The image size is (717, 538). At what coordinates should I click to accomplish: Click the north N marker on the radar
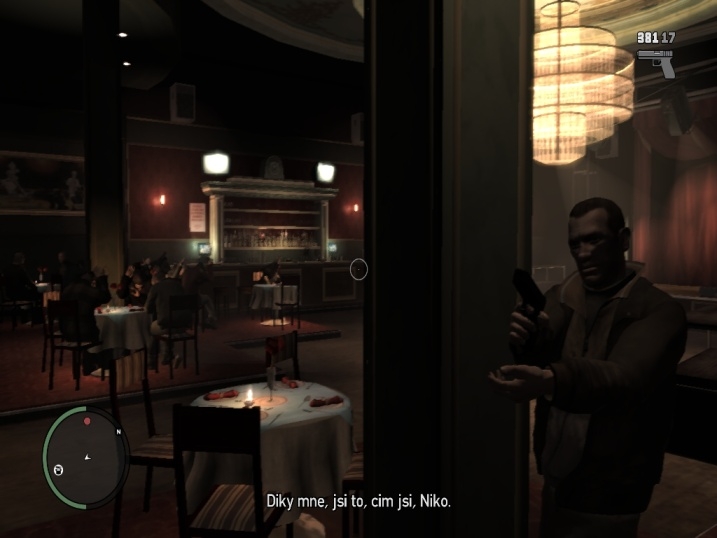coord(119,432)
